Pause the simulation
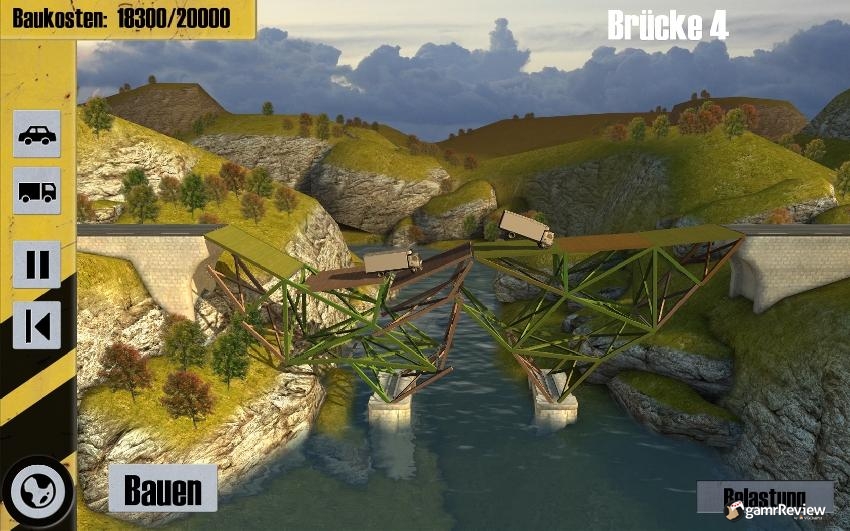Viewport: 850px width, 531px height. pos(37,264)
